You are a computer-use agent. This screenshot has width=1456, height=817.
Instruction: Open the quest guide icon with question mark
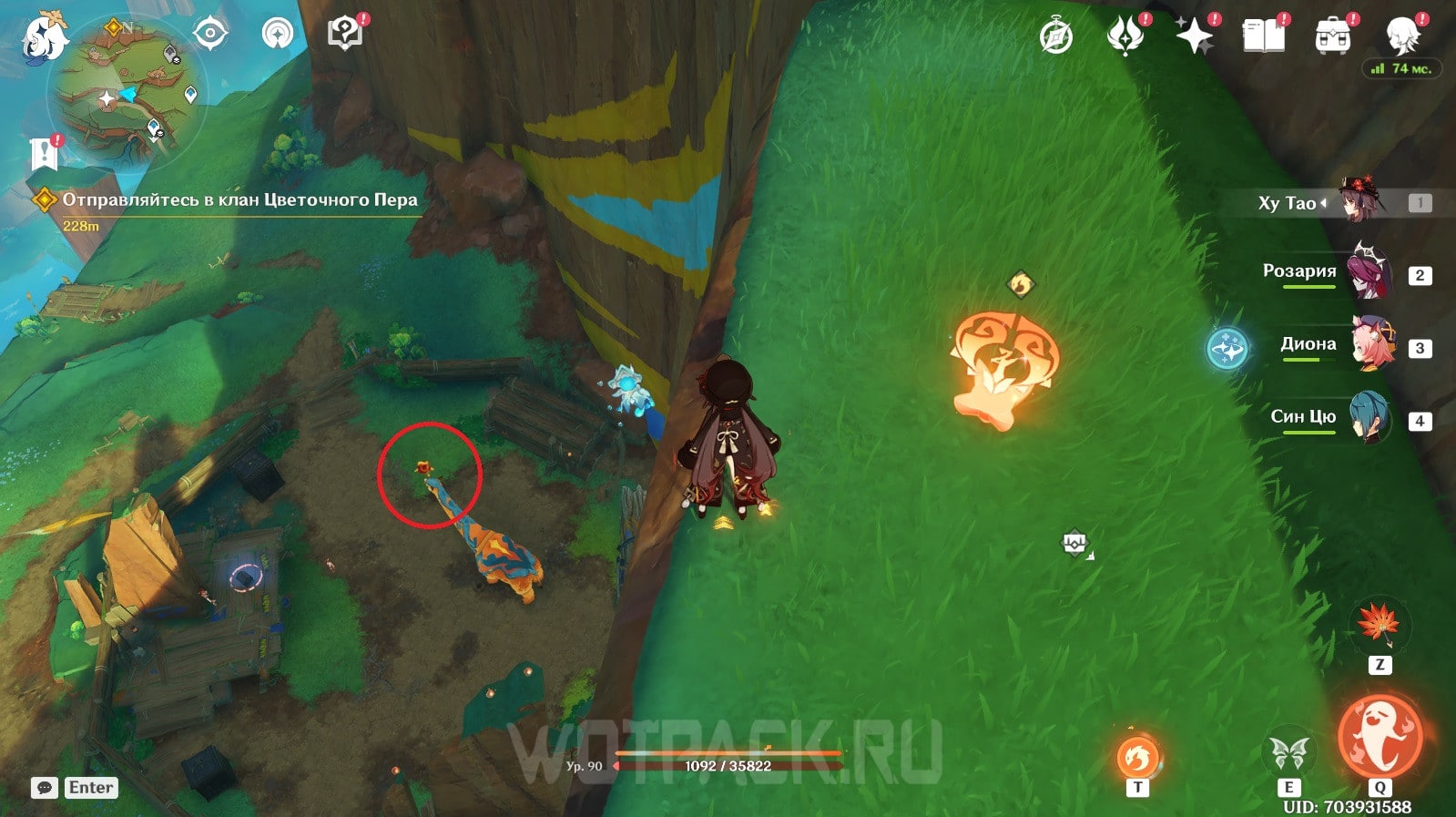[344, 35]
